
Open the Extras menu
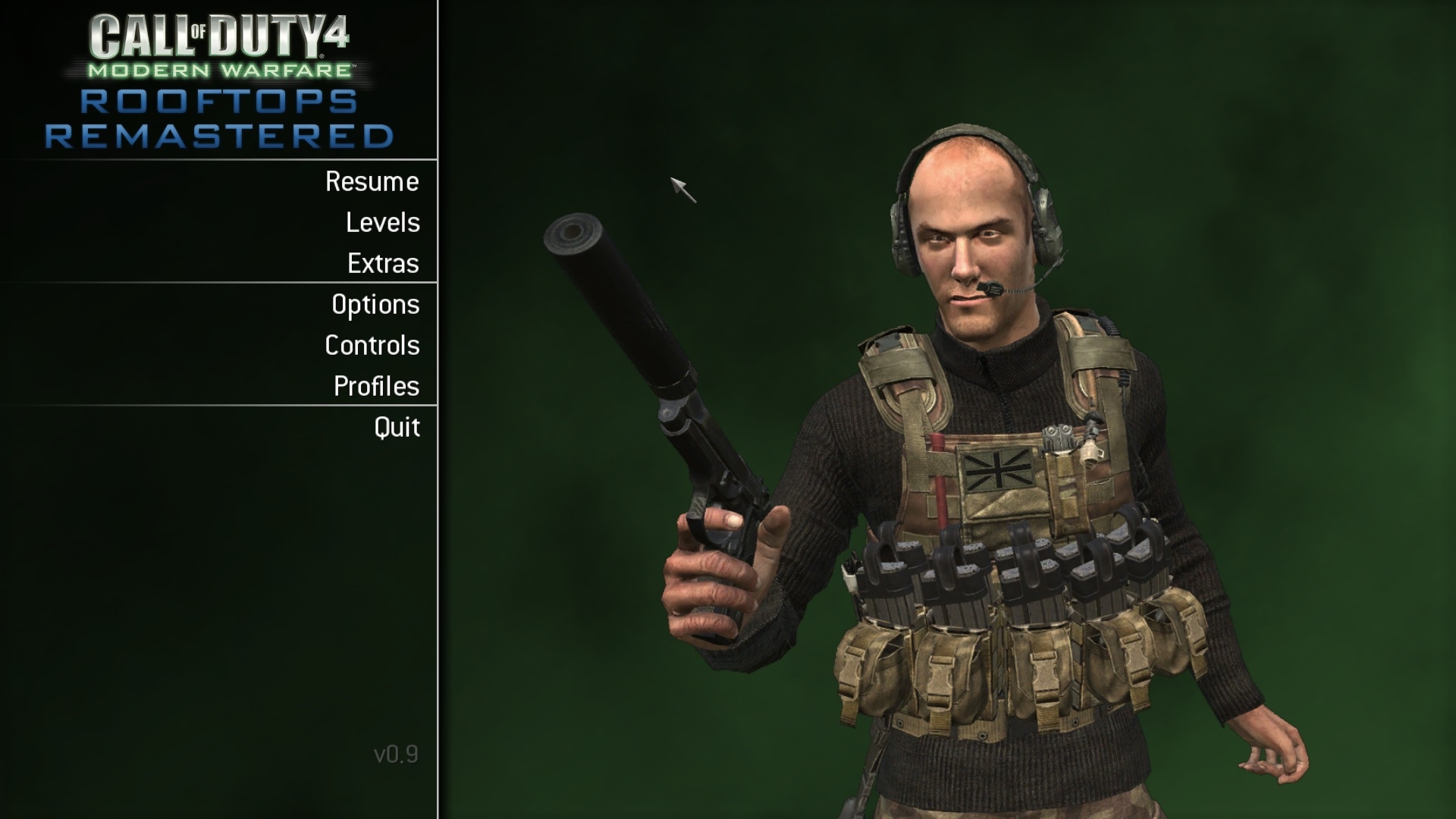pyautogui.click(x=383, y=264)
